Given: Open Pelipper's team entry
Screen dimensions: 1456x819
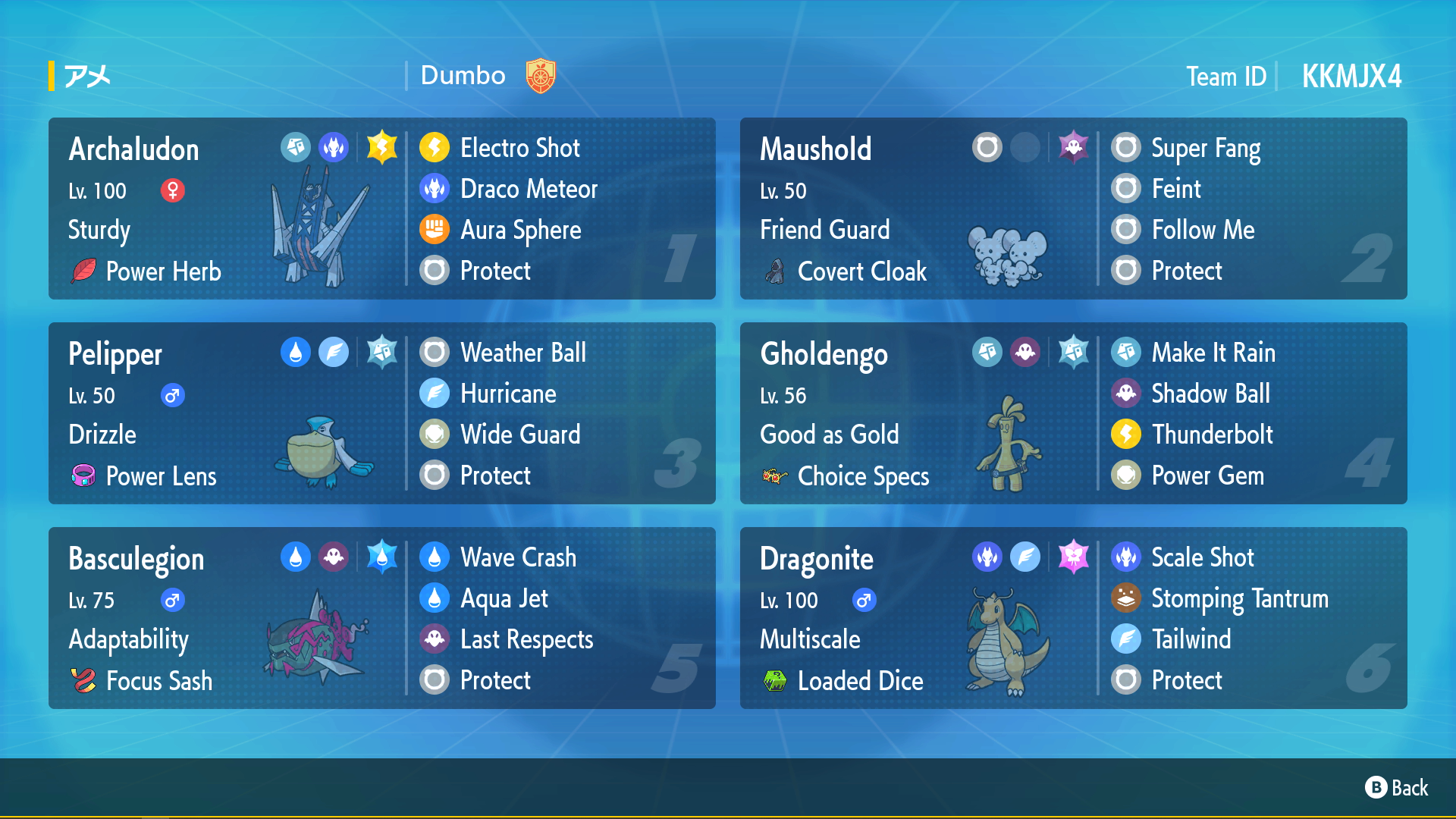Looking at the screenshot, I should [x=381, y=413].
